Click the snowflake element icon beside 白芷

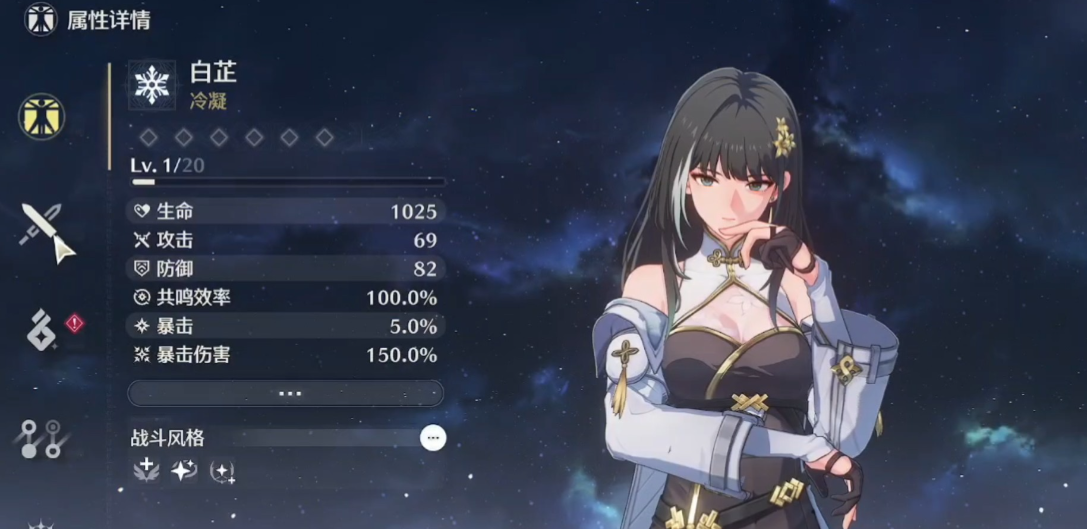152,84
